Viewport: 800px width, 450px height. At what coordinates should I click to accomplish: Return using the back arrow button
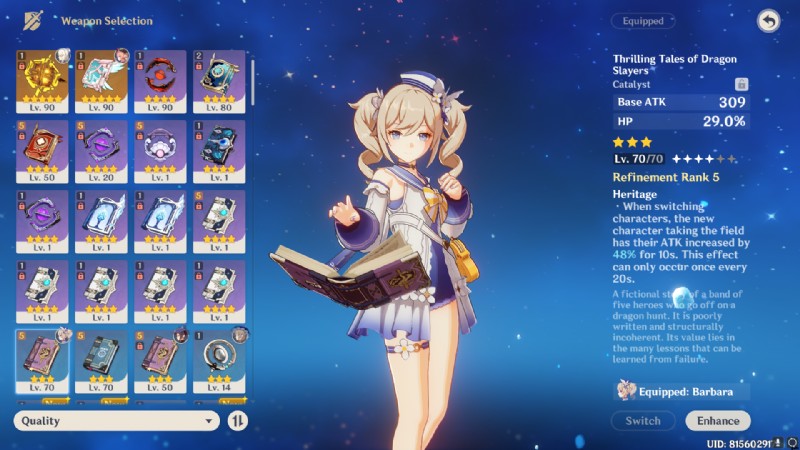(x=768, y=21)
